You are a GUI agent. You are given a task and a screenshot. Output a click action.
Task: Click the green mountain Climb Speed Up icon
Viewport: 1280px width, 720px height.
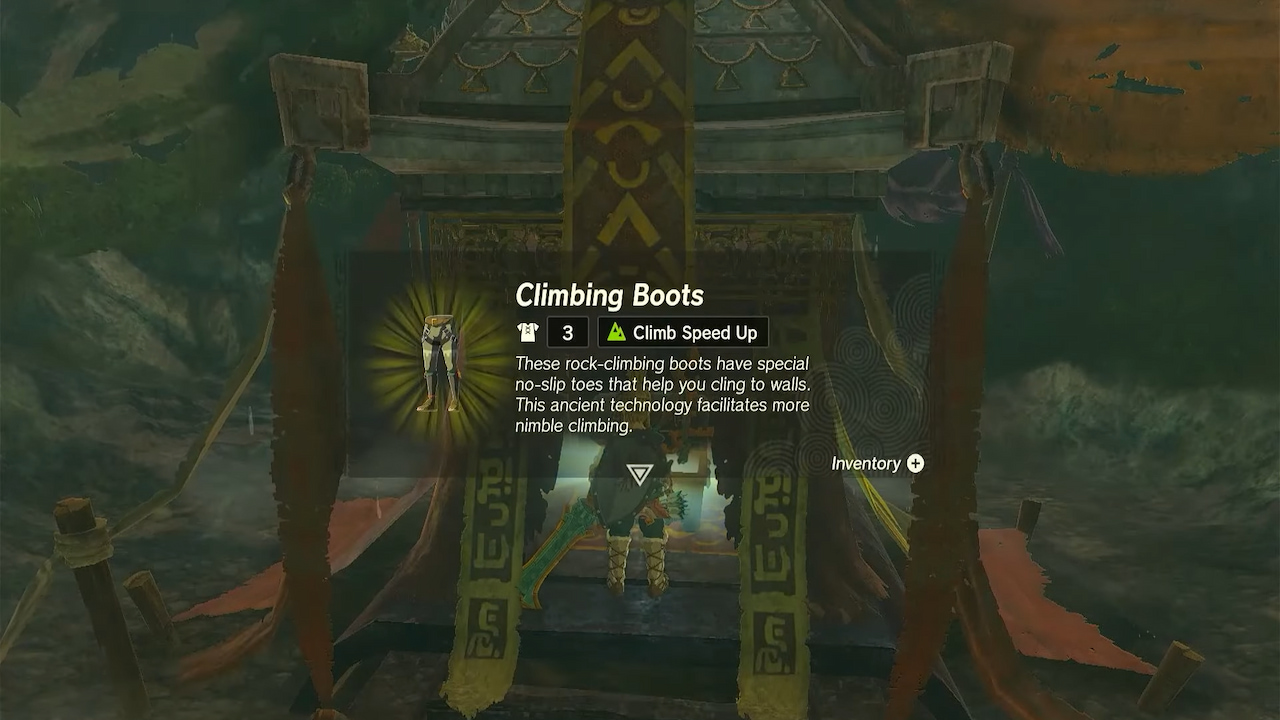coord(614,332)
